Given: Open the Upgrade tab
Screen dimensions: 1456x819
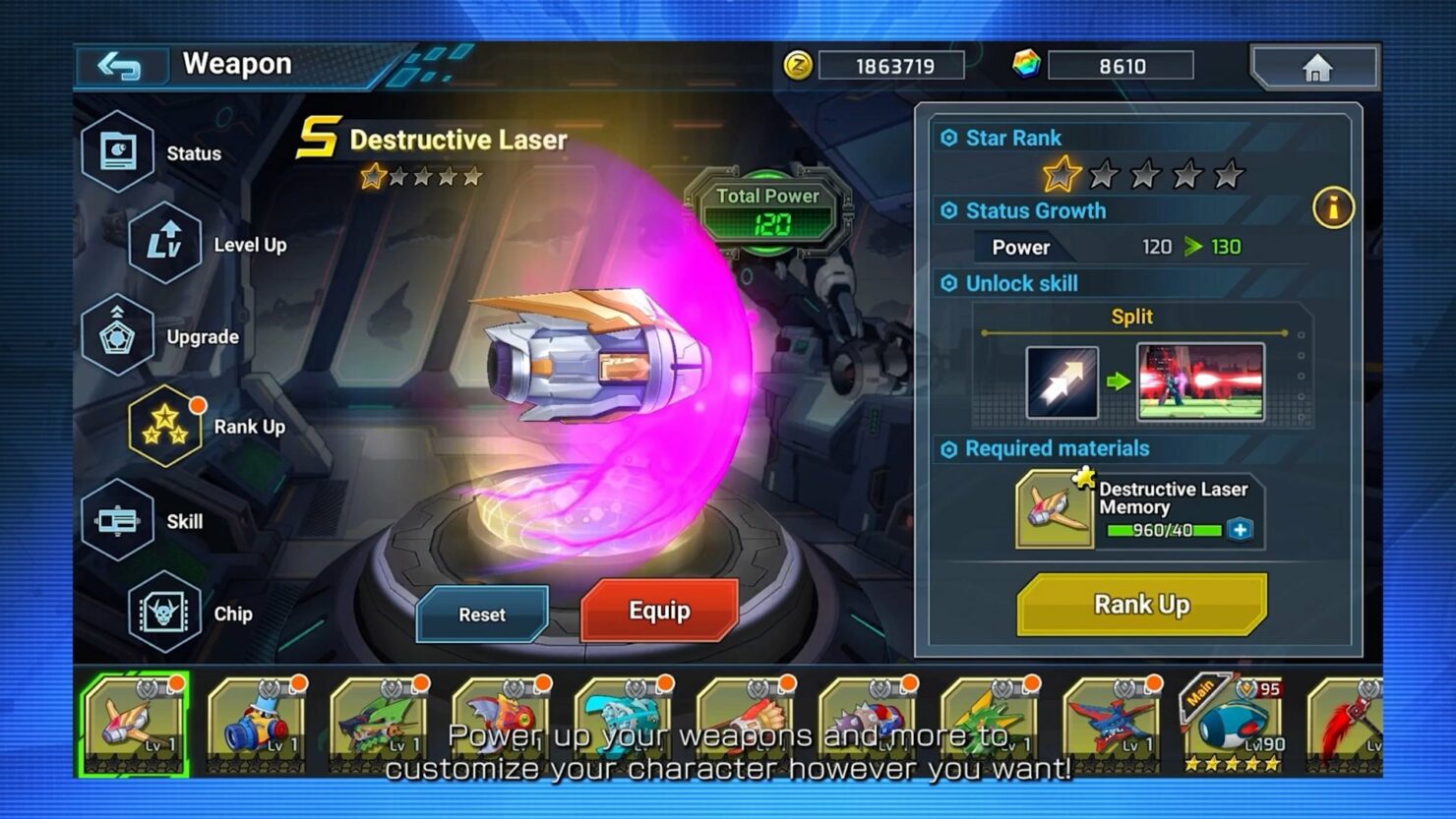Looking at the screenshot, I should (x=119, y=336).
